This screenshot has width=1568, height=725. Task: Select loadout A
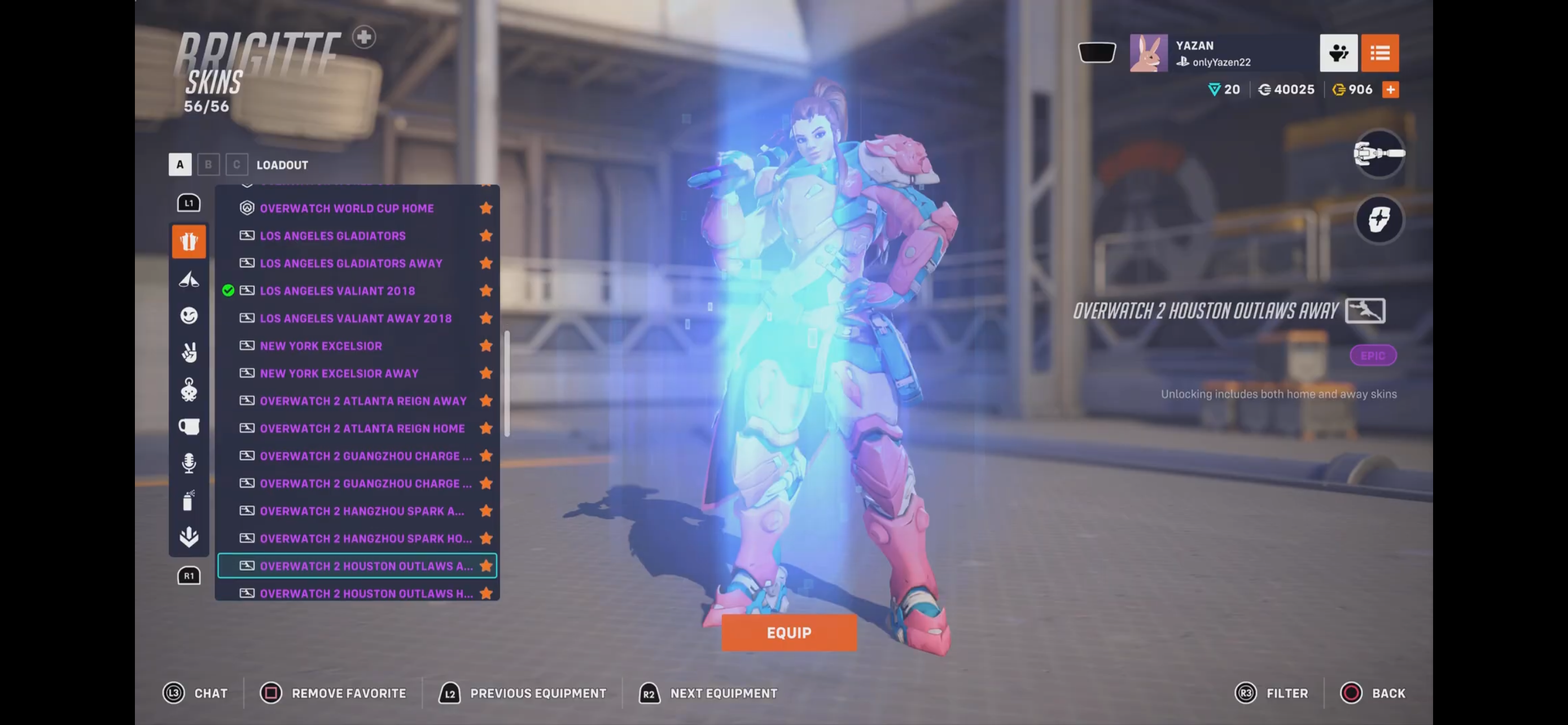[x=179, y=164]
